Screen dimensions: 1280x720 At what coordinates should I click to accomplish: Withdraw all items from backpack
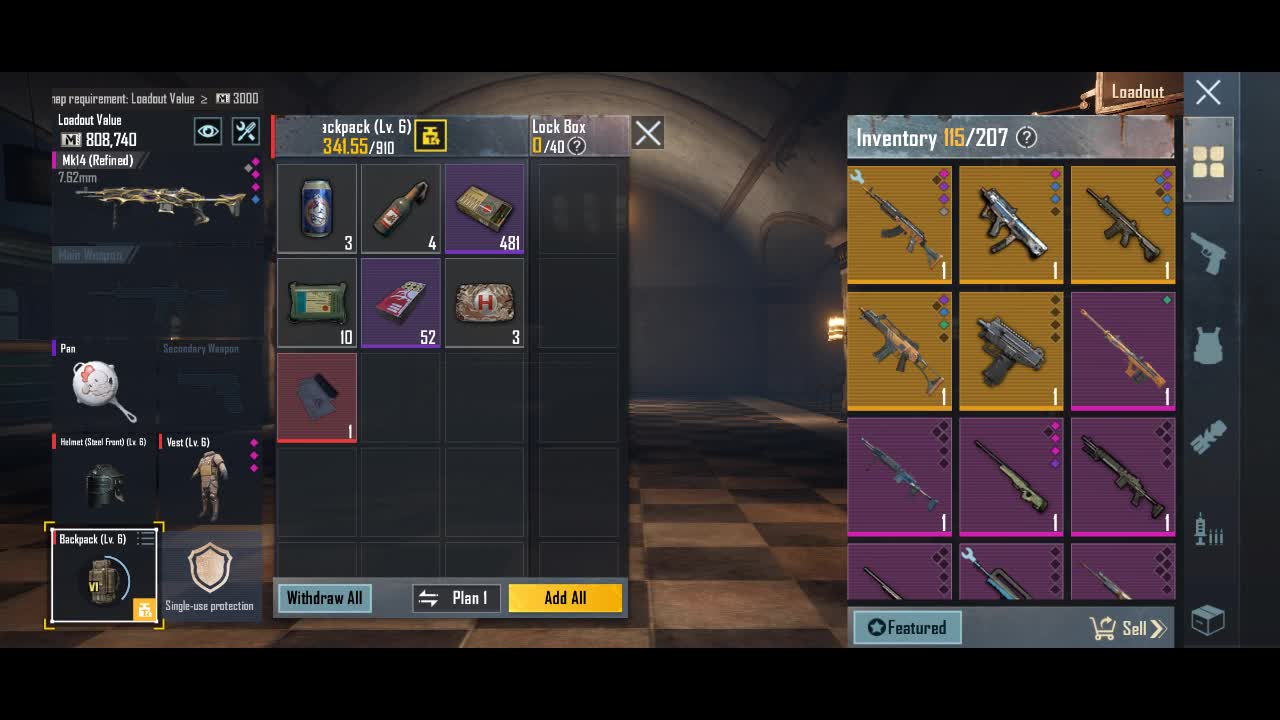coord(324,598)
